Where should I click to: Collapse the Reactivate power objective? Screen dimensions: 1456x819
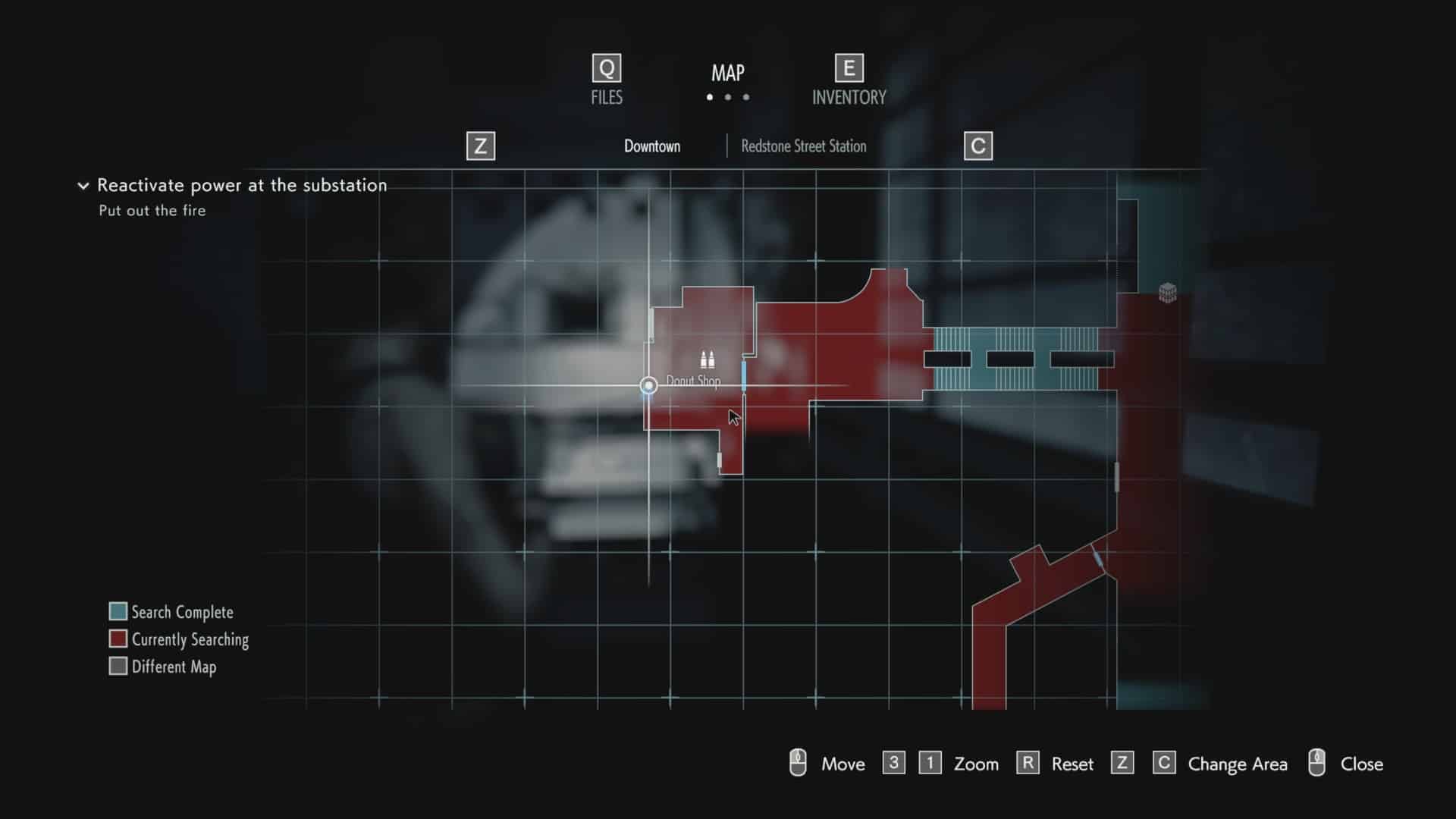coord(83,186)
